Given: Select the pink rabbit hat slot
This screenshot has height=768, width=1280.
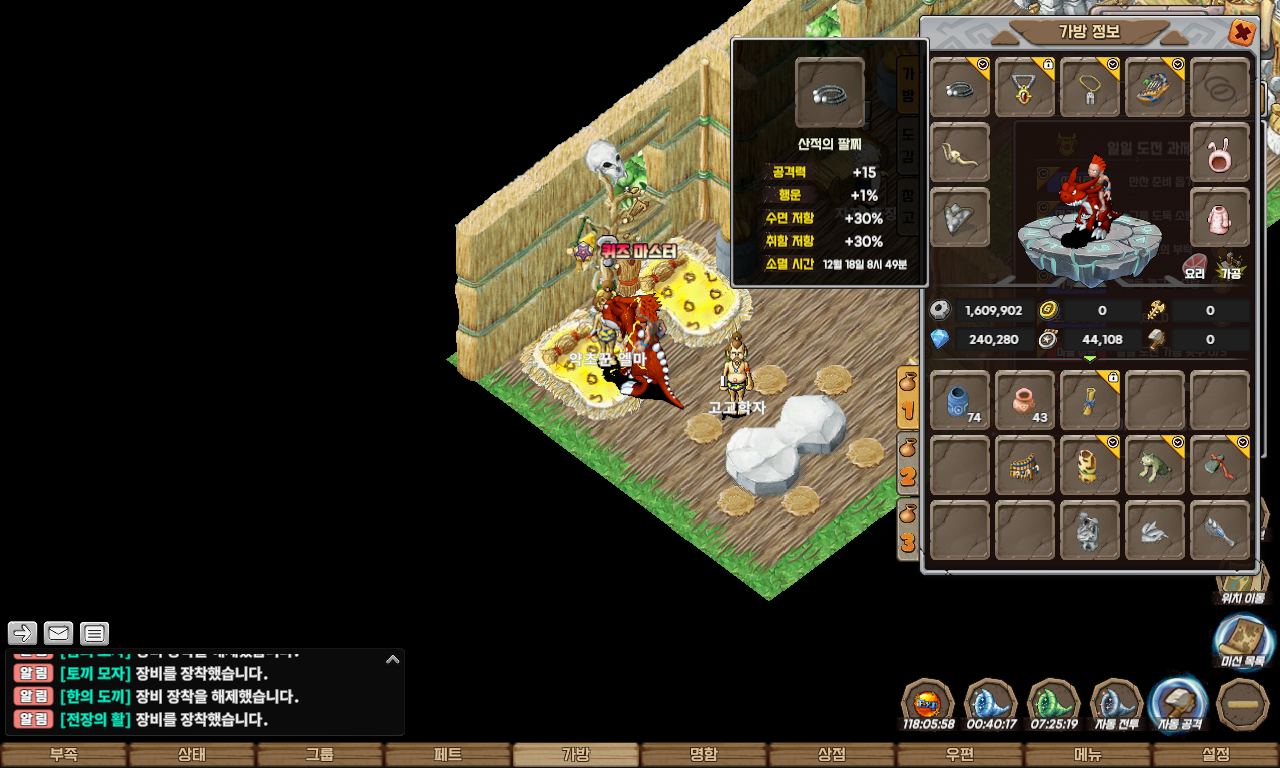Looking at the screenshot, I should pos(1220,153).
